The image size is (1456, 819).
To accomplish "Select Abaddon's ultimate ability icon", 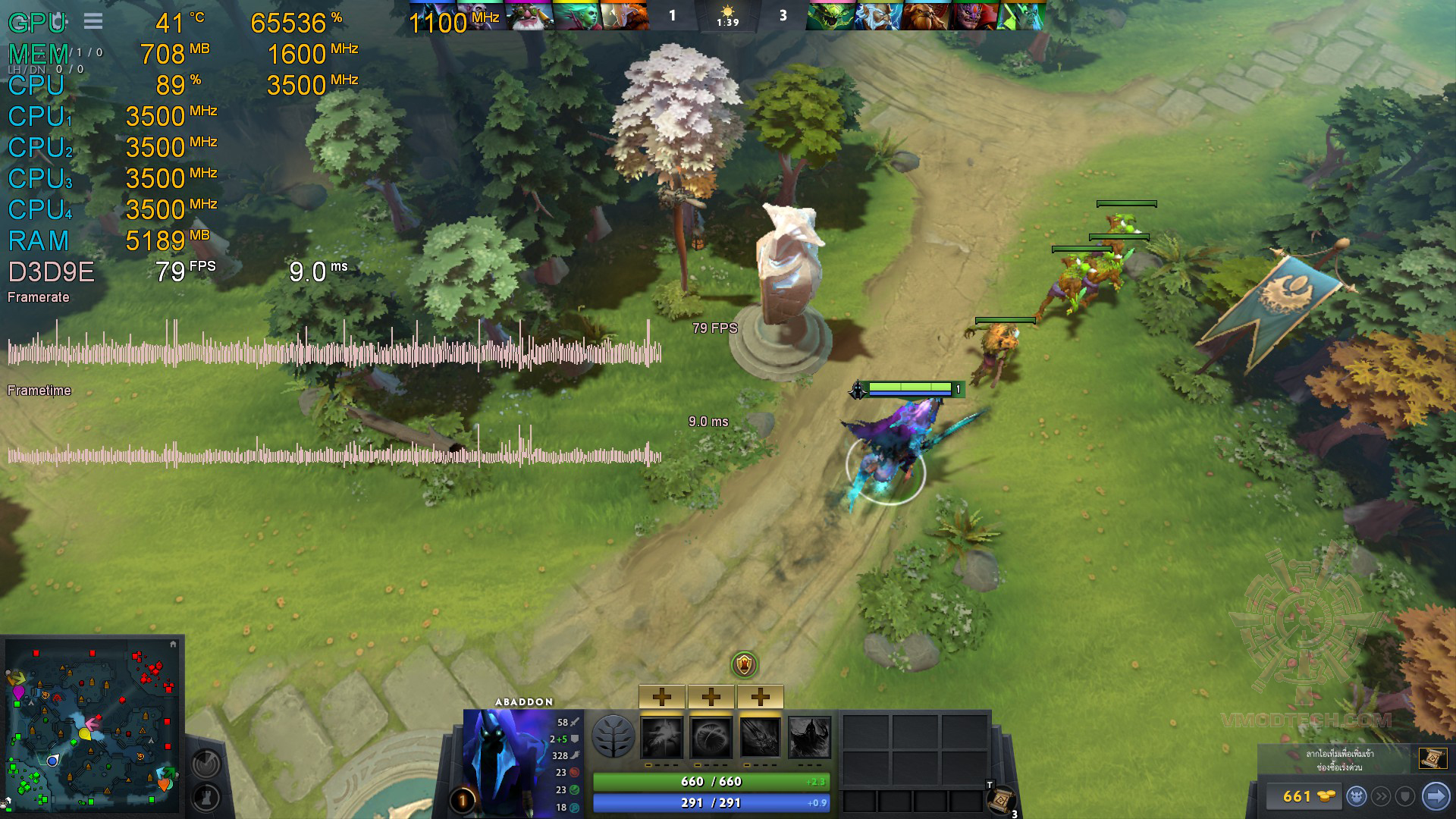I will pyautogui.click(x=809, y=737).
